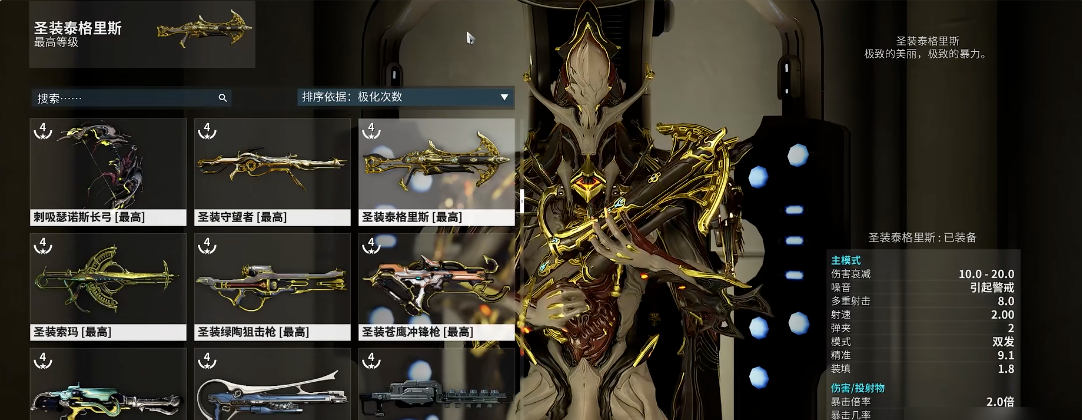This screenshot has height=420, width=1082.
Task: Select the 圣装索玛 rifle tile
Action: pyautogui.click(x=108, y=285)
